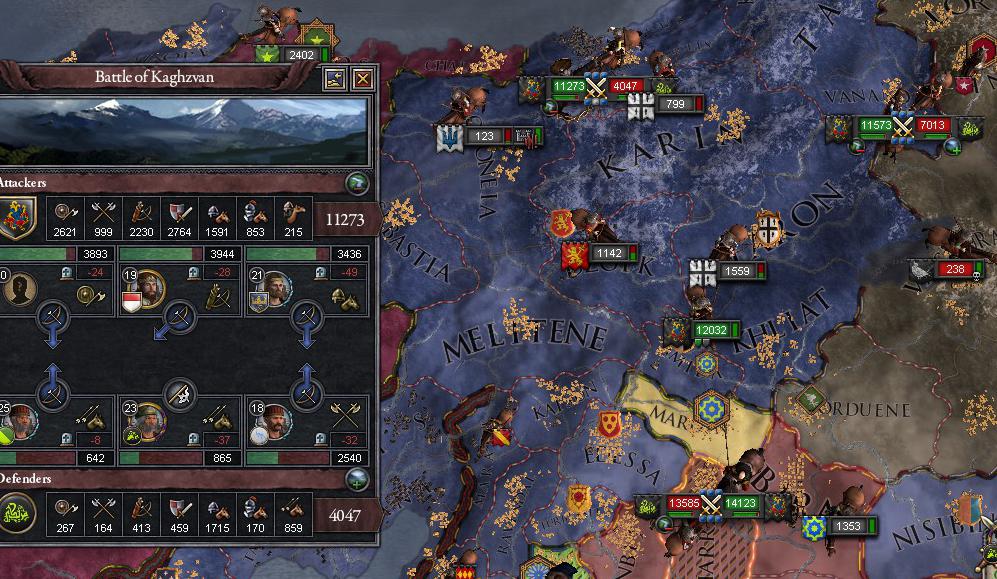Open the 11573 versus 7013 battle marker
Viewport: 997px width, 579px height.
[903, 126]
